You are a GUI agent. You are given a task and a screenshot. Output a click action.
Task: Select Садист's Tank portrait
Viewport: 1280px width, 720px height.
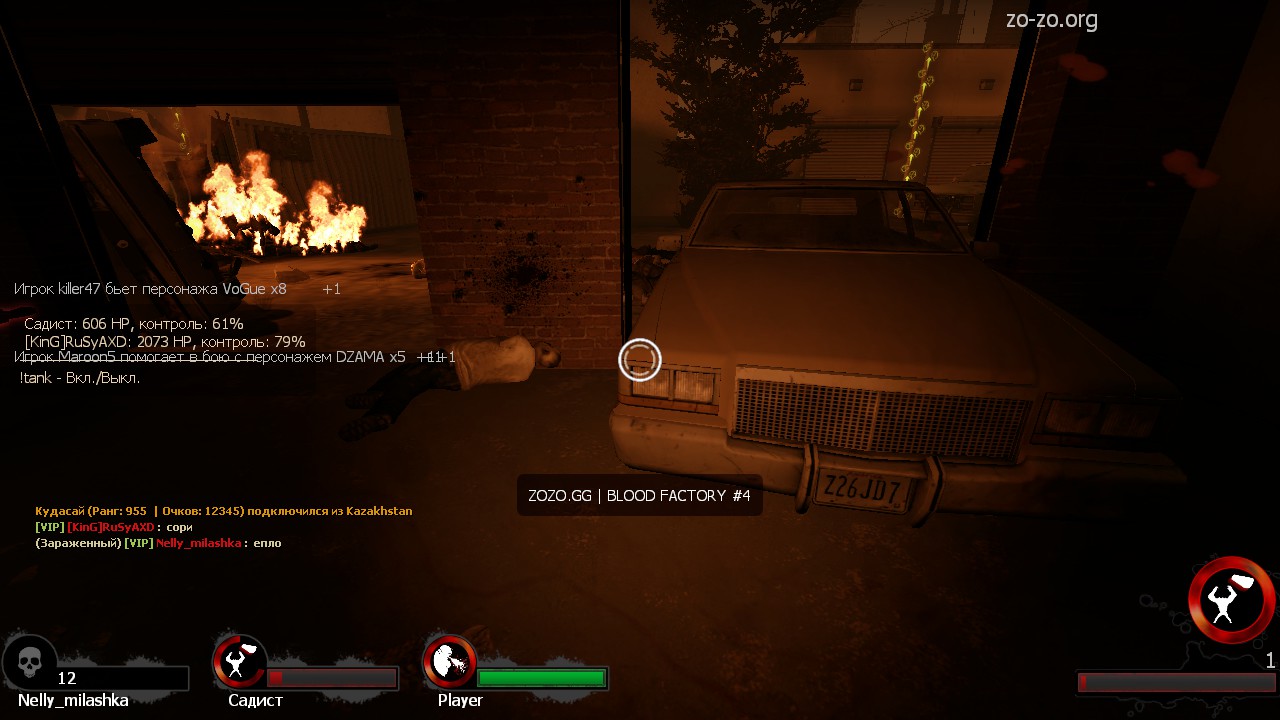(240, 661)
